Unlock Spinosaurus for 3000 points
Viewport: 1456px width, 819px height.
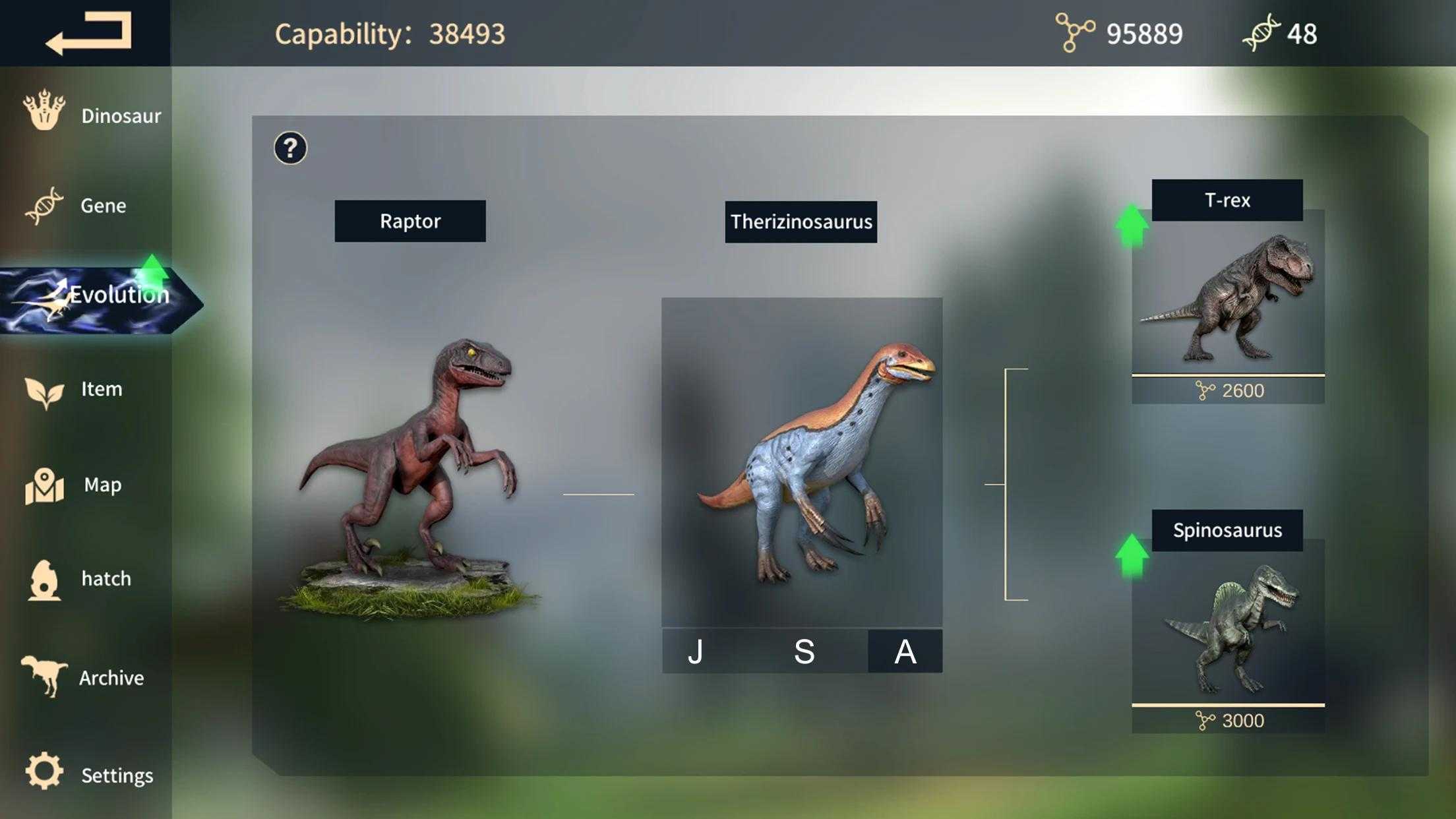click(1228, 721)
